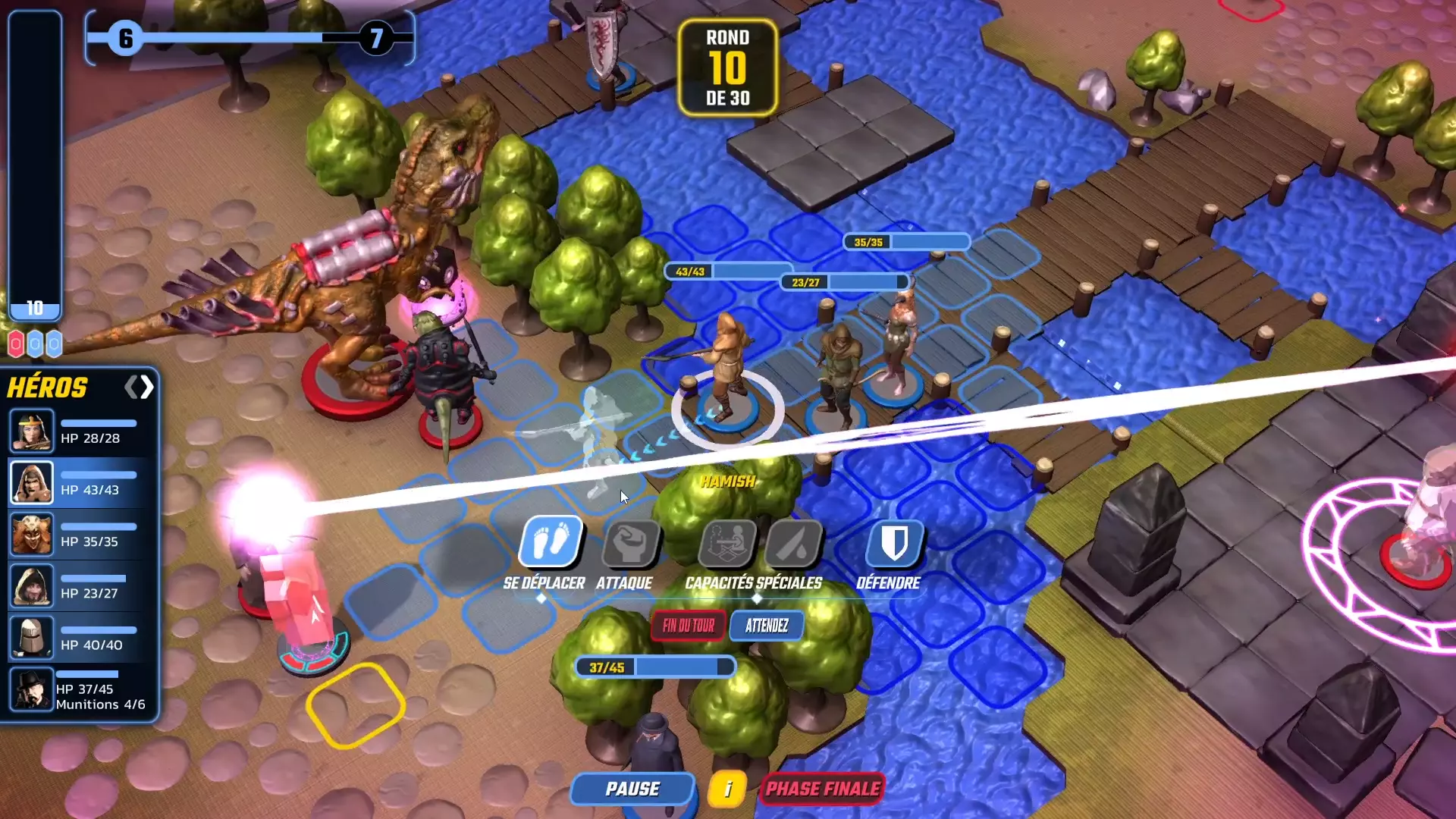Click the Fin du Tour button
This screenshot has width=1456, height=819.
[688, 626]
